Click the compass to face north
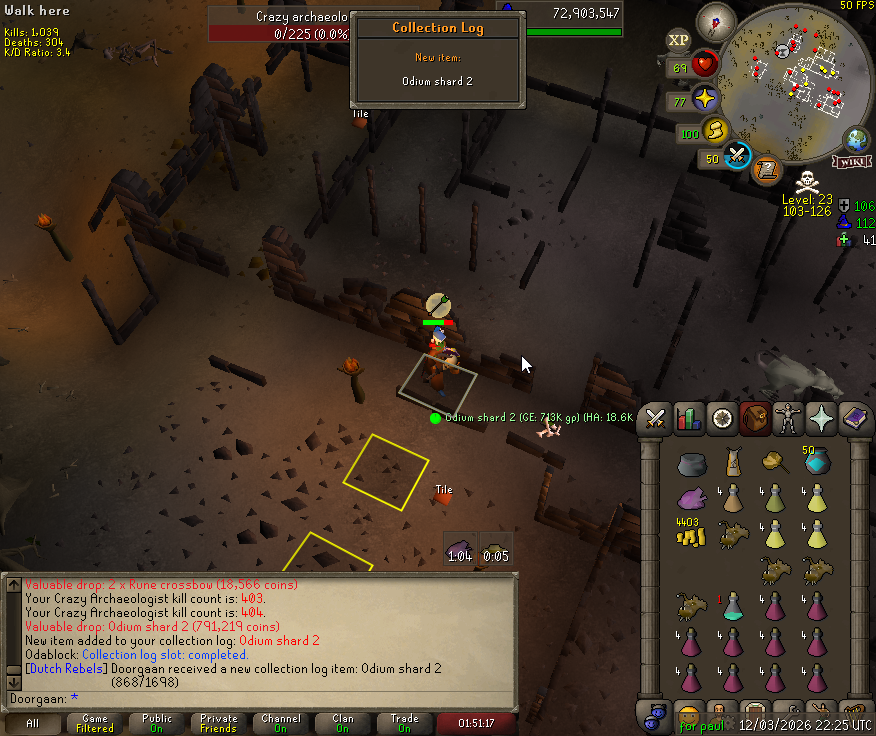Image resolution: width=876 pixels, height=736 pixels. pyautogui.click(x=716, y=21)
